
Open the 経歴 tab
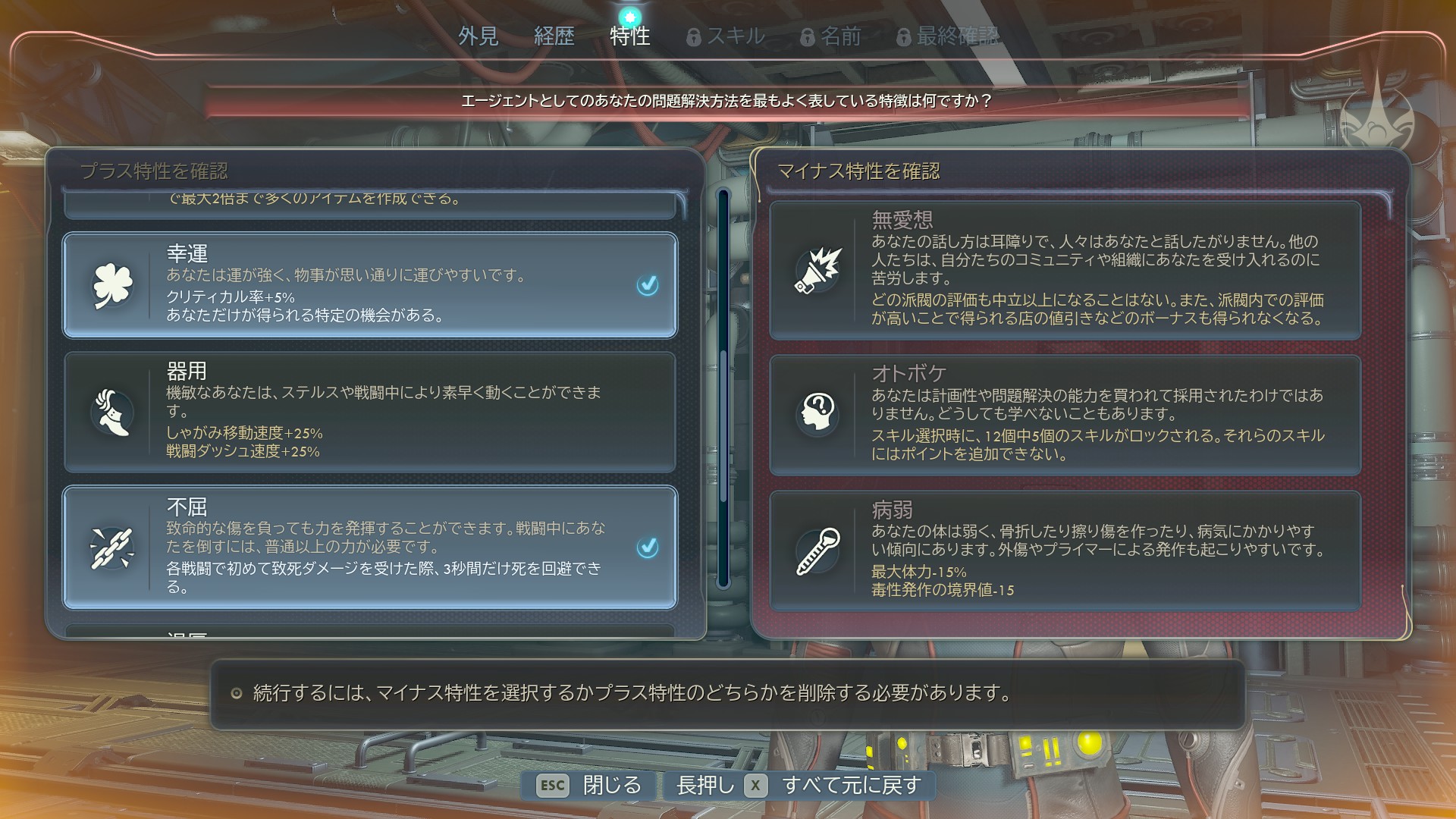554,36
